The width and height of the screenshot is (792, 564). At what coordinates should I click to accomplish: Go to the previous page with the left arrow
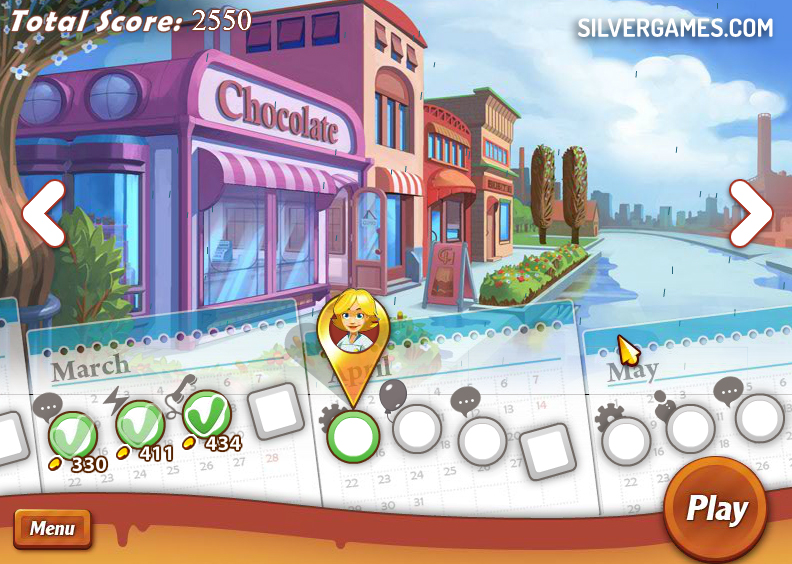coord(44,213)
